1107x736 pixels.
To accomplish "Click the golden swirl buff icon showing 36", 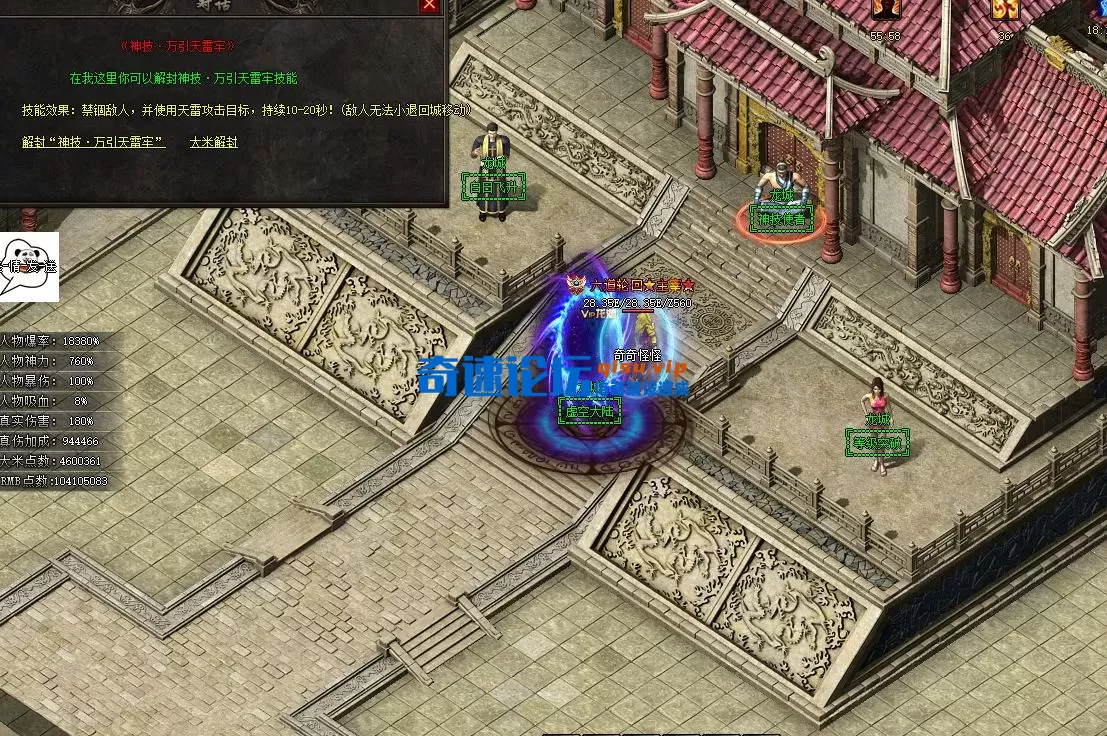I will tap(1004, 12).
